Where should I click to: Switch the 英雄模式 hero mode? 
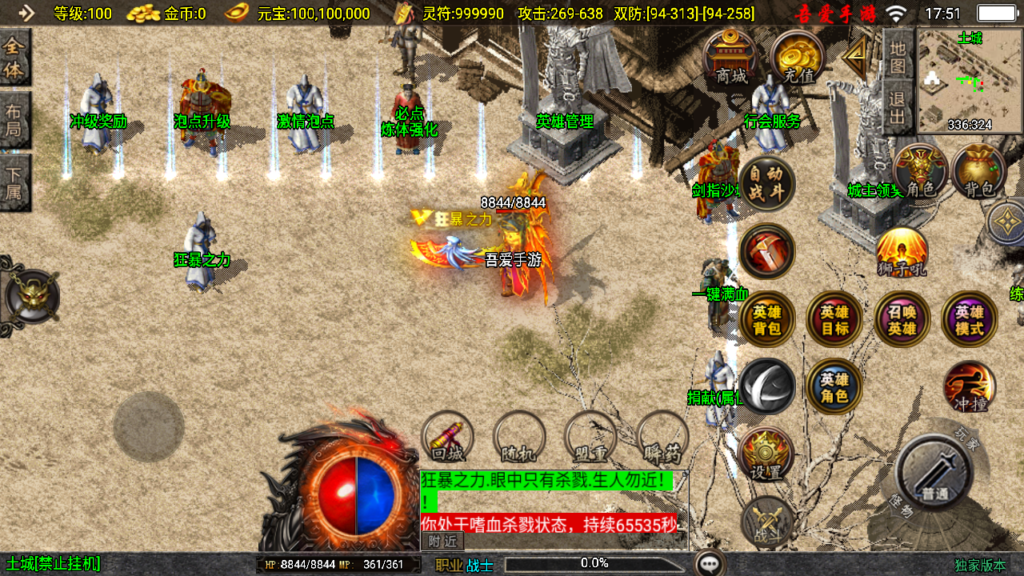[x=968, y=319]
